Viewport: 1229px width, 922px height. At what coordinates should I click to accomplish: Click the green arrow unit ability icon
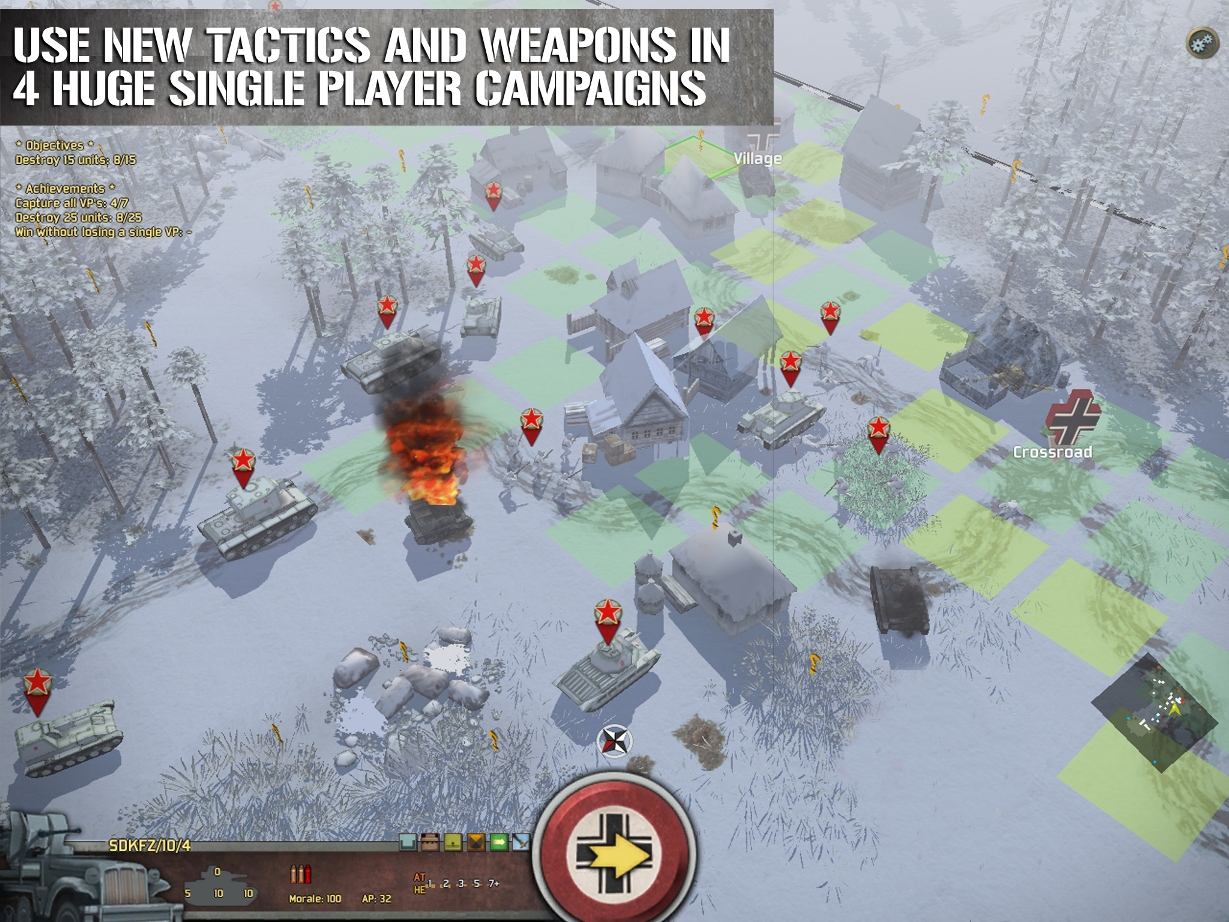point(498,842)
